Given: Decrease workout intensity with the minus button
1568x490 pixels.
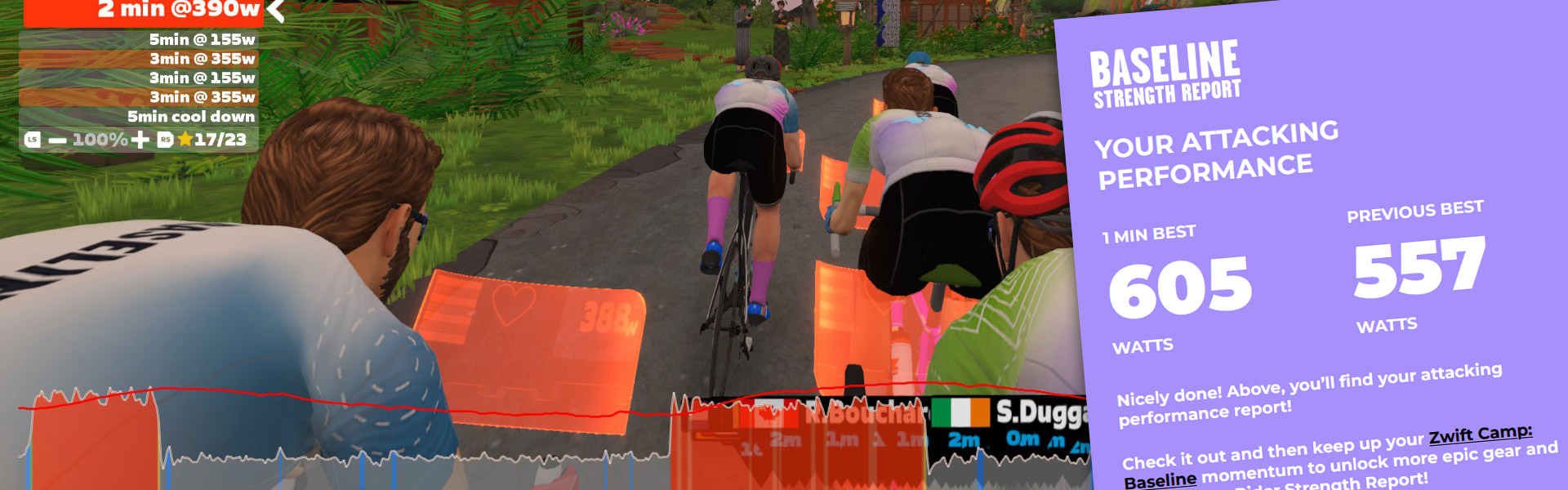Looking at the screenshot, I should point(57,140).
